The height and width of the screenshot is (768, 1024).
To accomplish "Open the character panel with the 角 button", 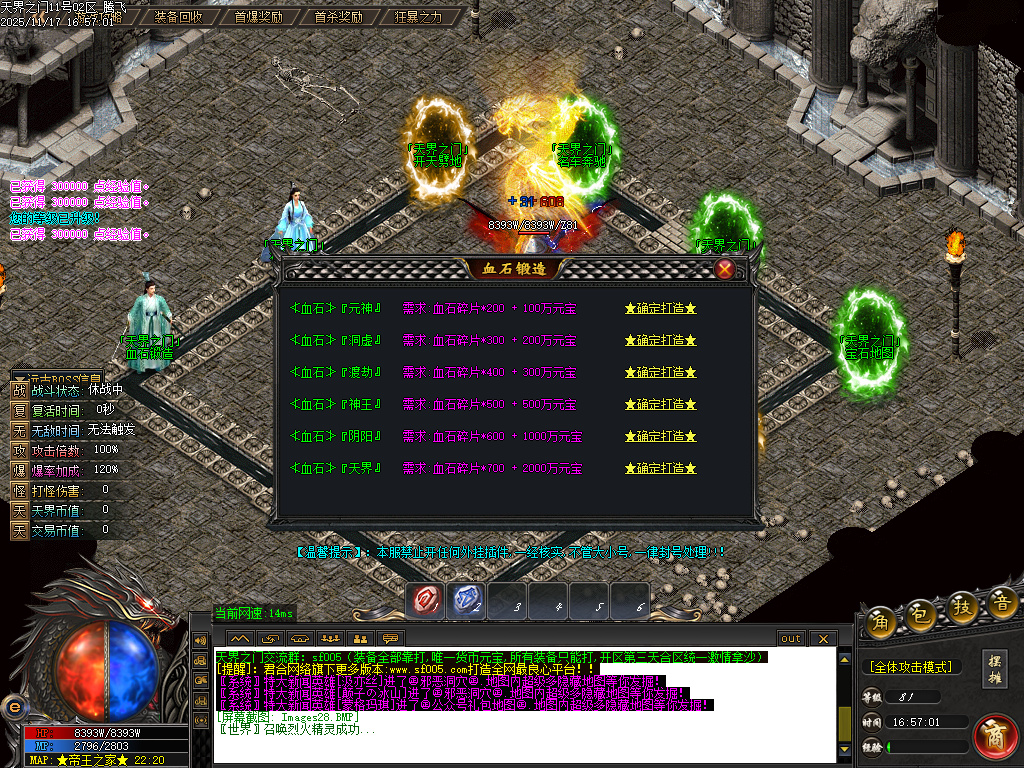I will tap(881, 620).
